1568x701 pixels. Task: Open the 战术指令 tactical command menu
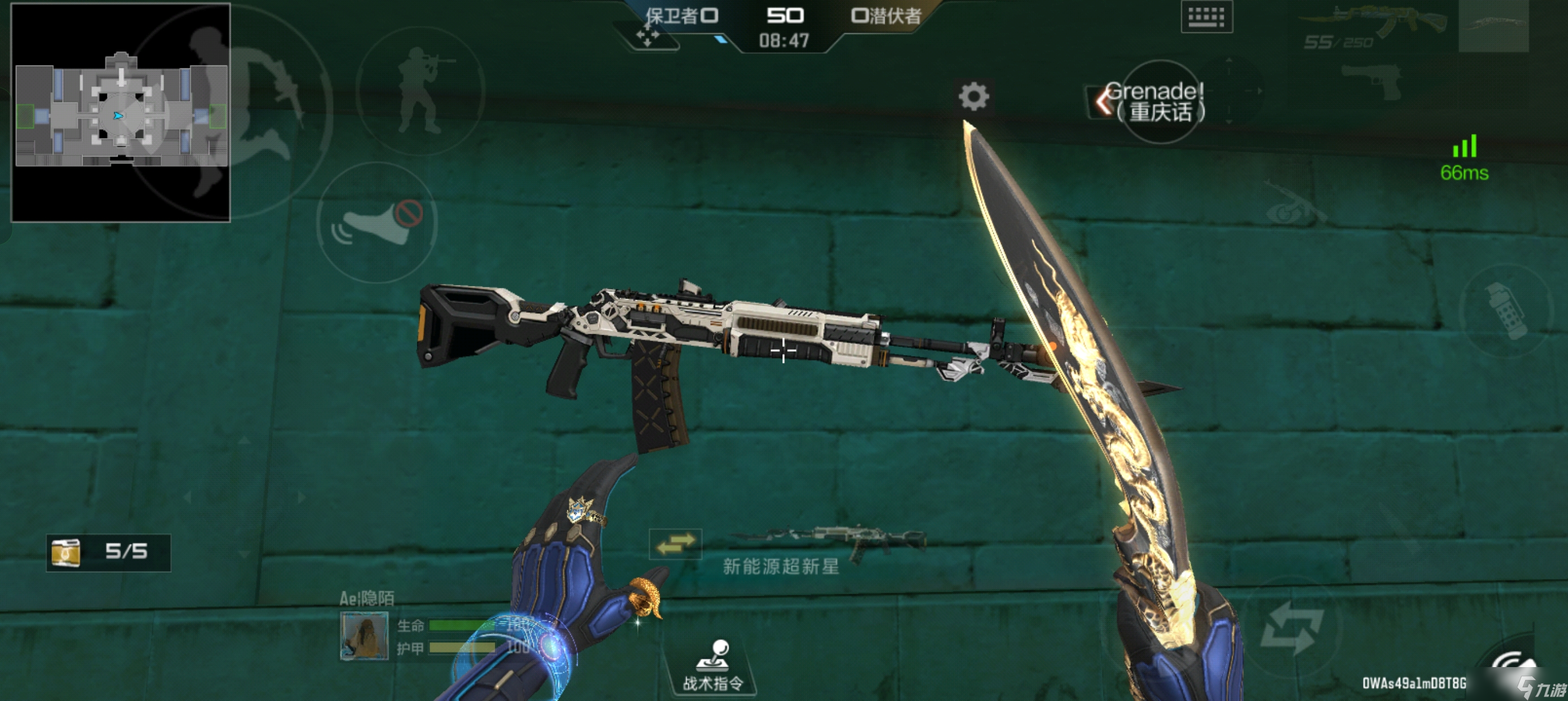(x=713, y=666)
